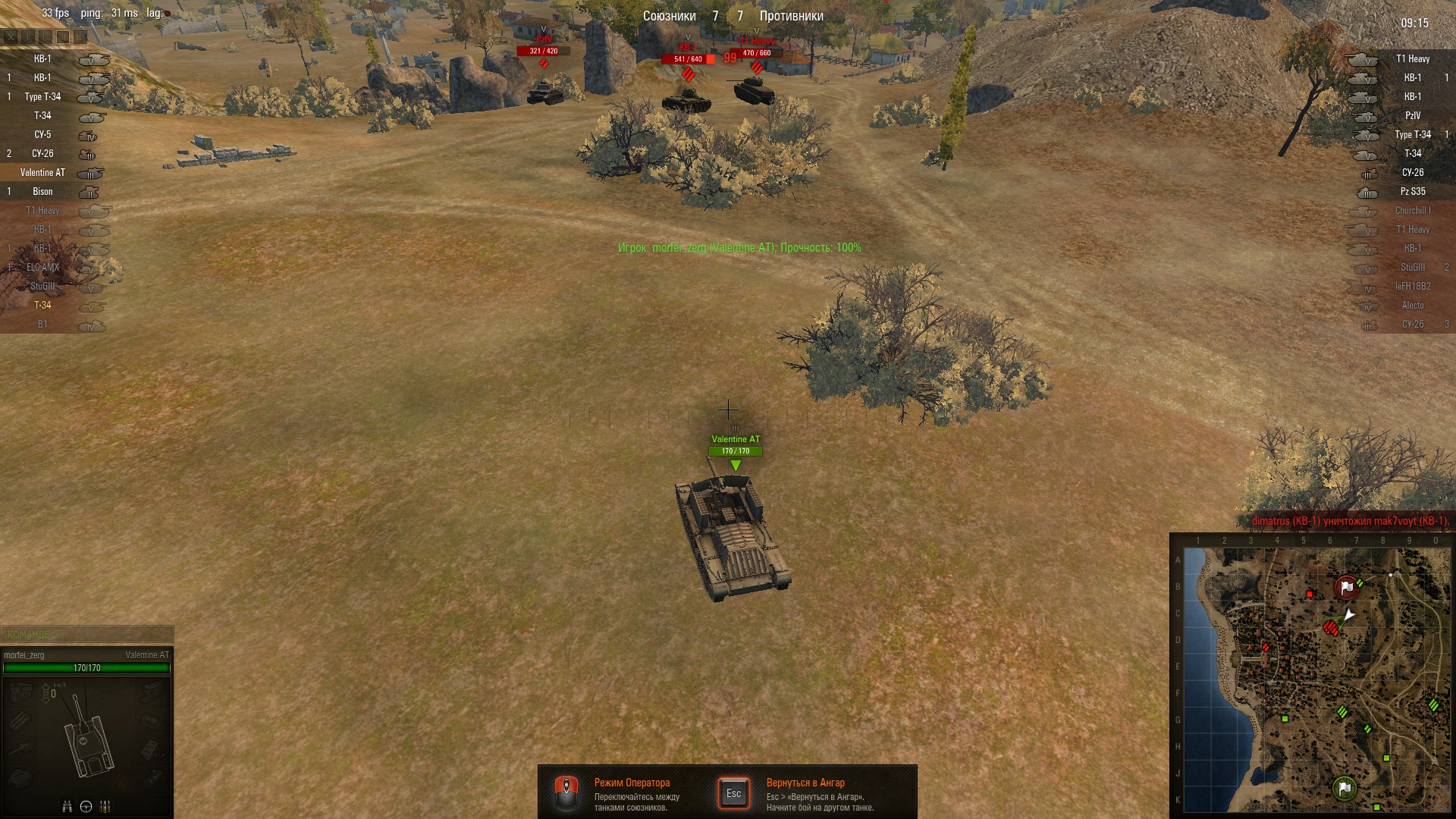Choose Pz S35 in the enemy roster
This screenshot has width=1456, height=819.
[1412, 192]
